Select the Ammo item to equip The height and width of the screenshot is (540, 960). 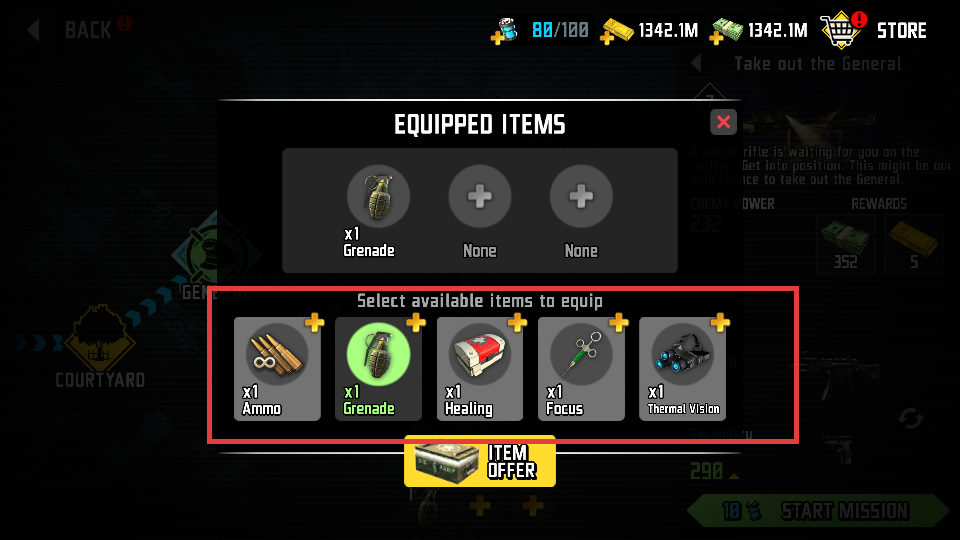coord(277,369)
